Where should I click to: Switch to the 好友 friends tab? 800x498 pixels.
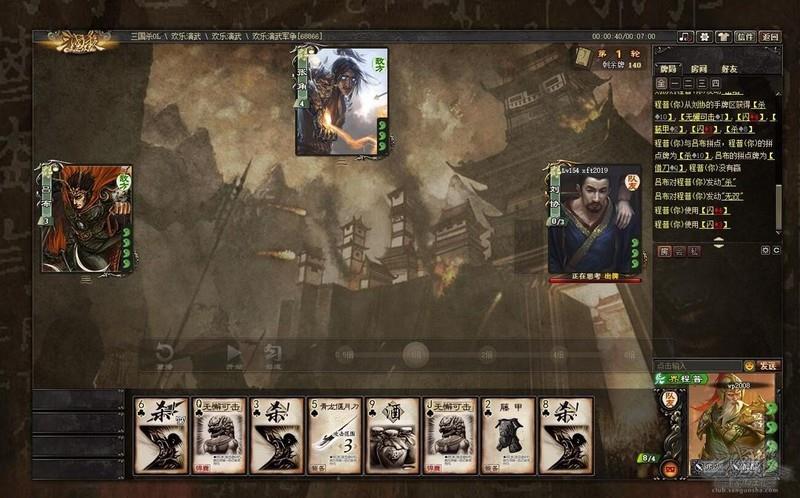(x=729, y=68)
